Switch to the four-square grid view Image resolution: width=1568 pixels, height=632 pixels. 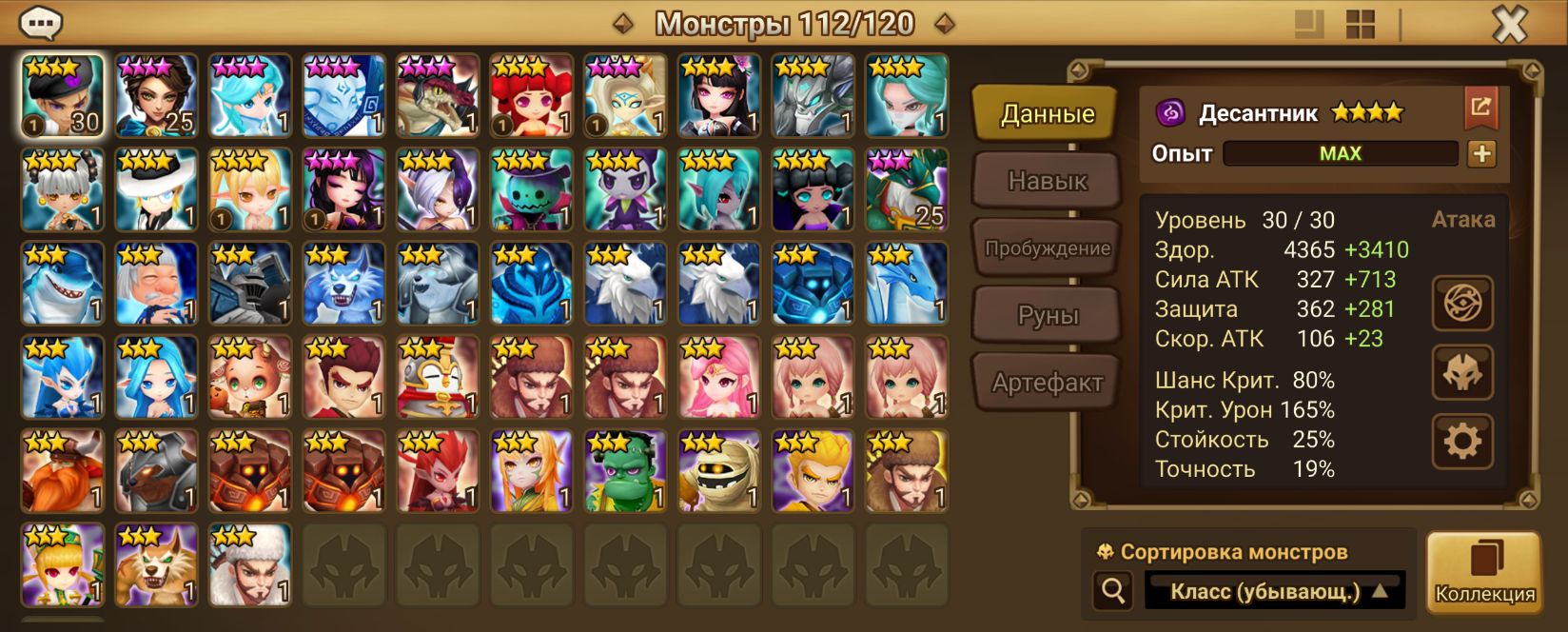(1361, 25)
